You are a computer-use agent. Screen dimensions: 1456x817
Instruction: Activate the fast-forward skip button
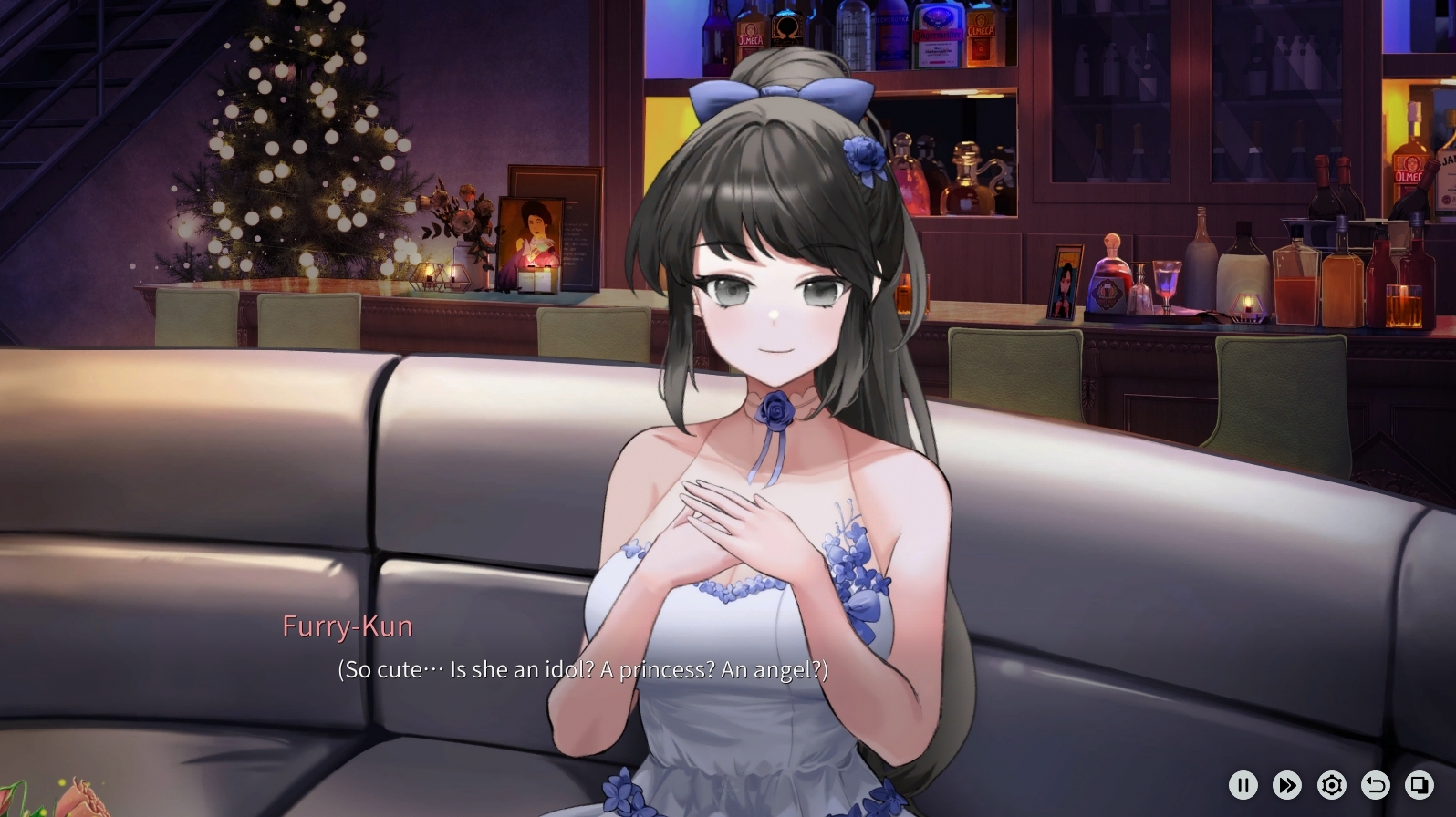pos(1287,784)
